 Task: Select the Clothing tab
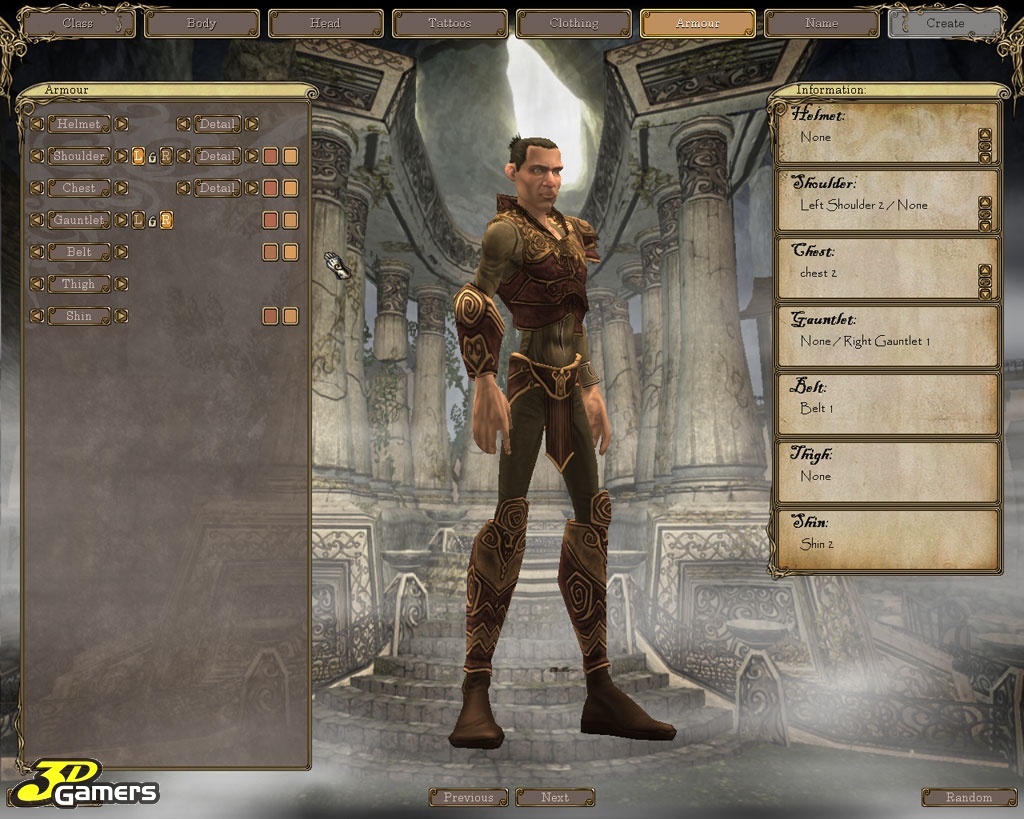point(574,23)
